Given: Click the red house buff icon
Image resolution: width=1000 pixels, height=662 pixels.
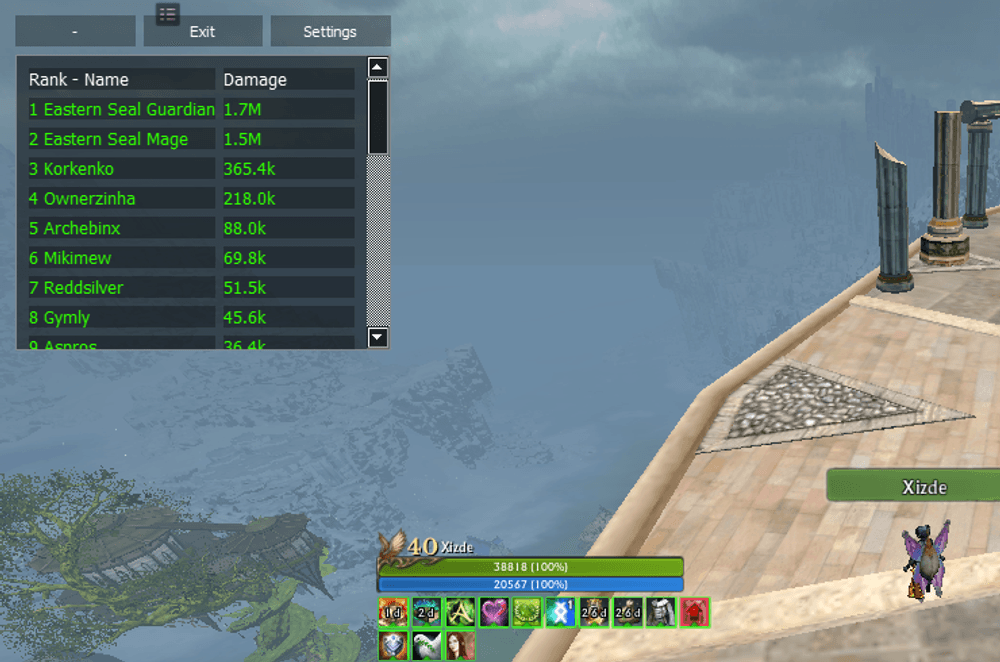Looking at the screenshot, I should tap(695, 612).
